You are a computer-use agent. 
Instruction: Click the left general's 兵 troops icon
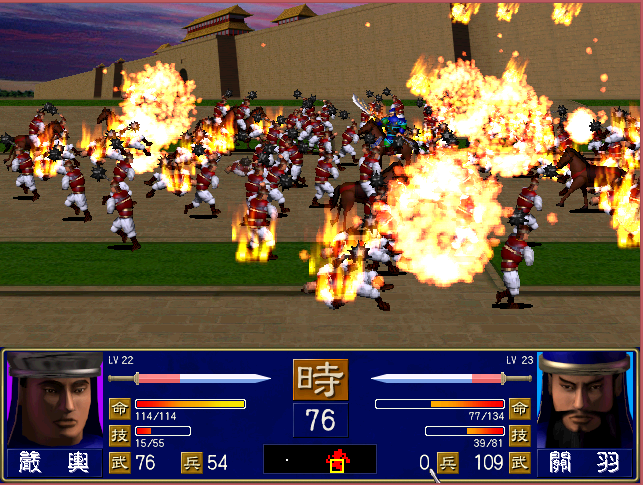(191, 462)
